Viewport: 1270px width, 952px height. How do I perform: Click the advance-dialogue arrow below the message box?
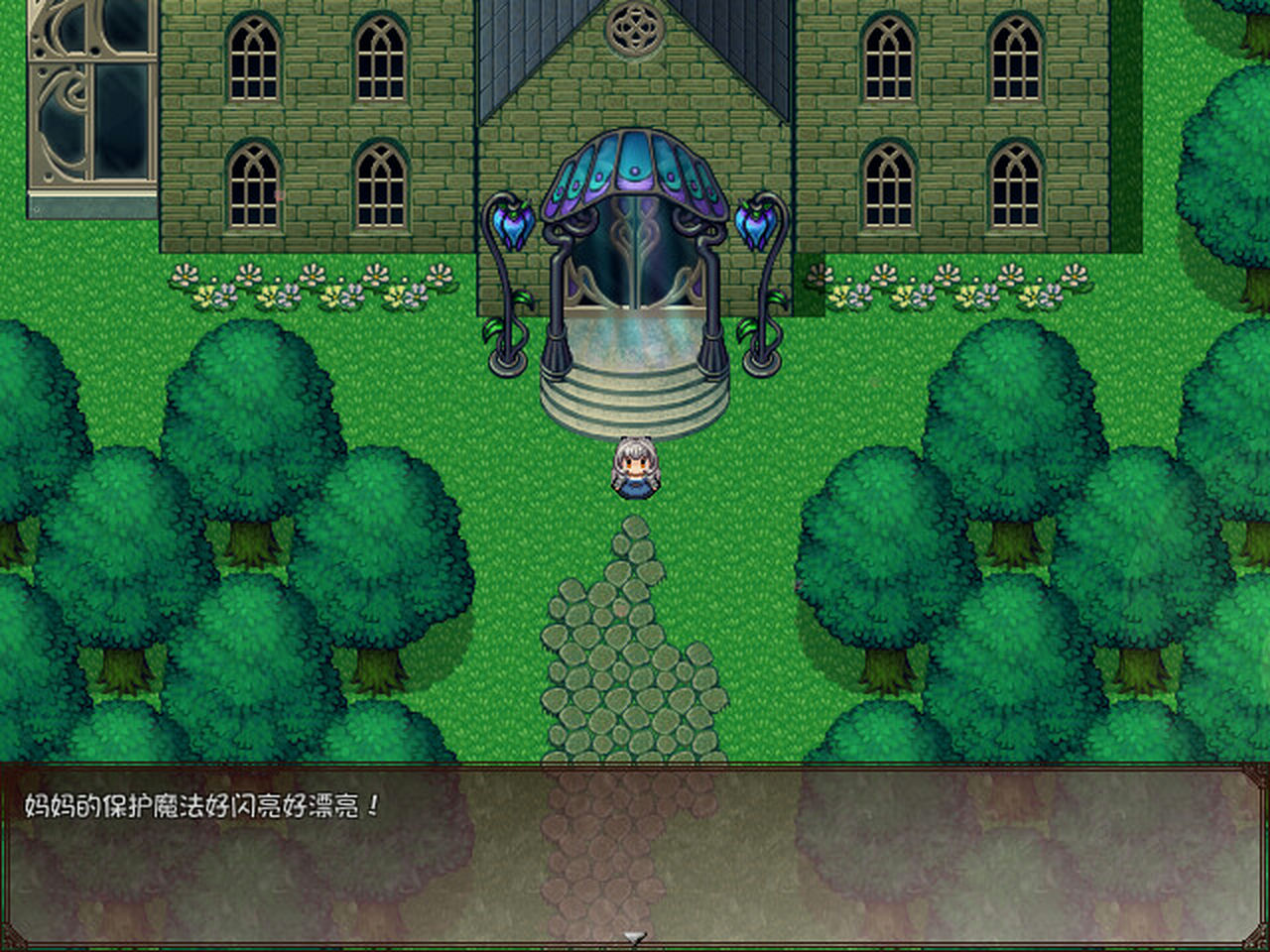point(633,936)
